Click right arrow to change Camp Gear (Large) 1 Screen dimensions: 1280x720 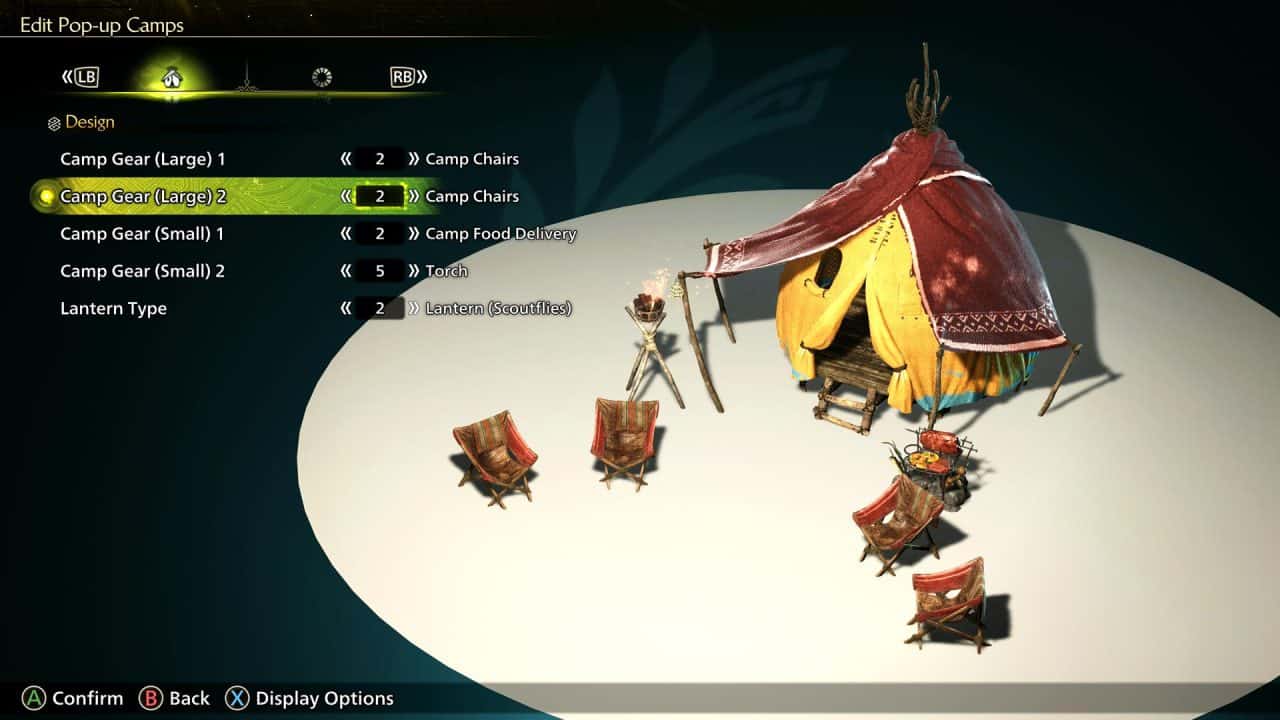(x=412, y=158)
